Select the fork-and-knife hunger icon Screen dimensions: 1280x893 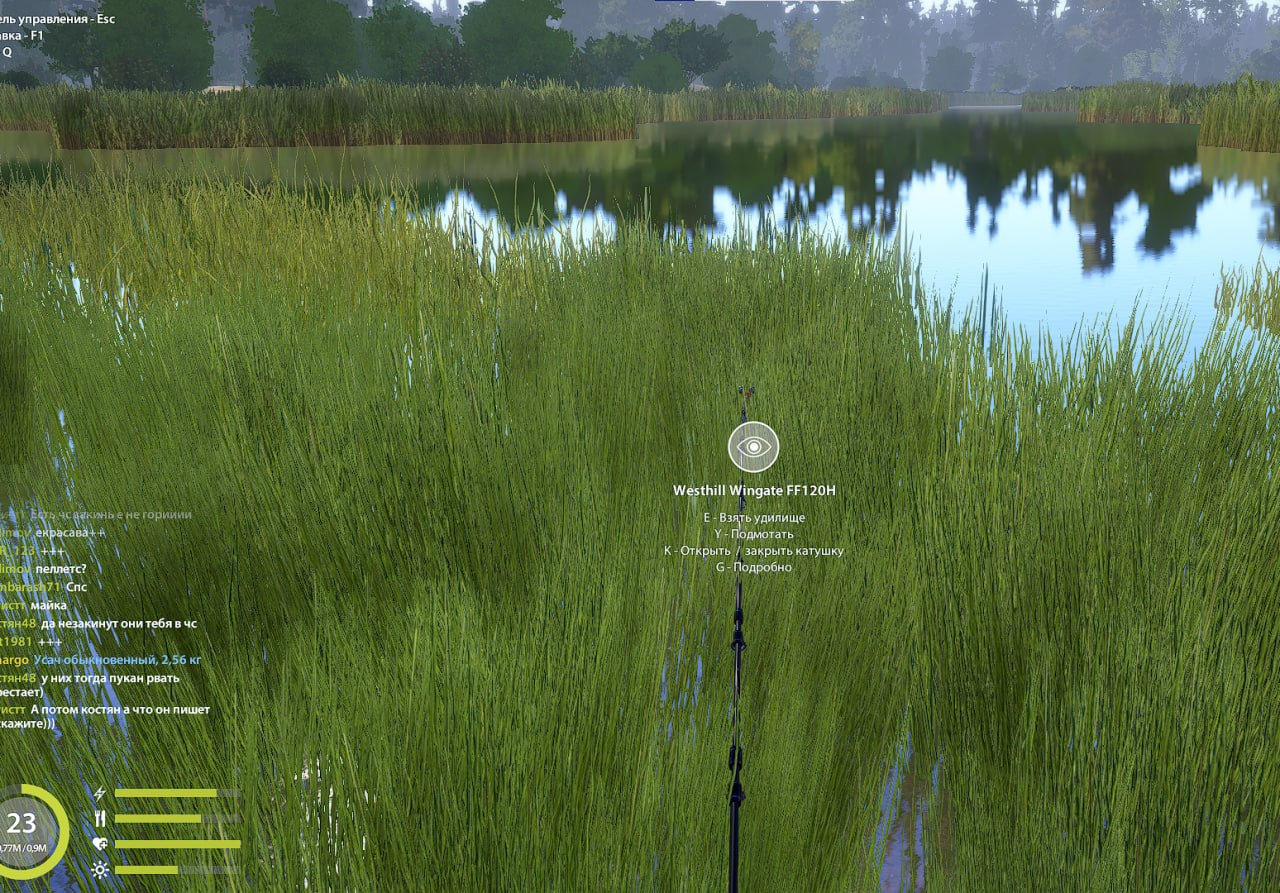(100, 816)
